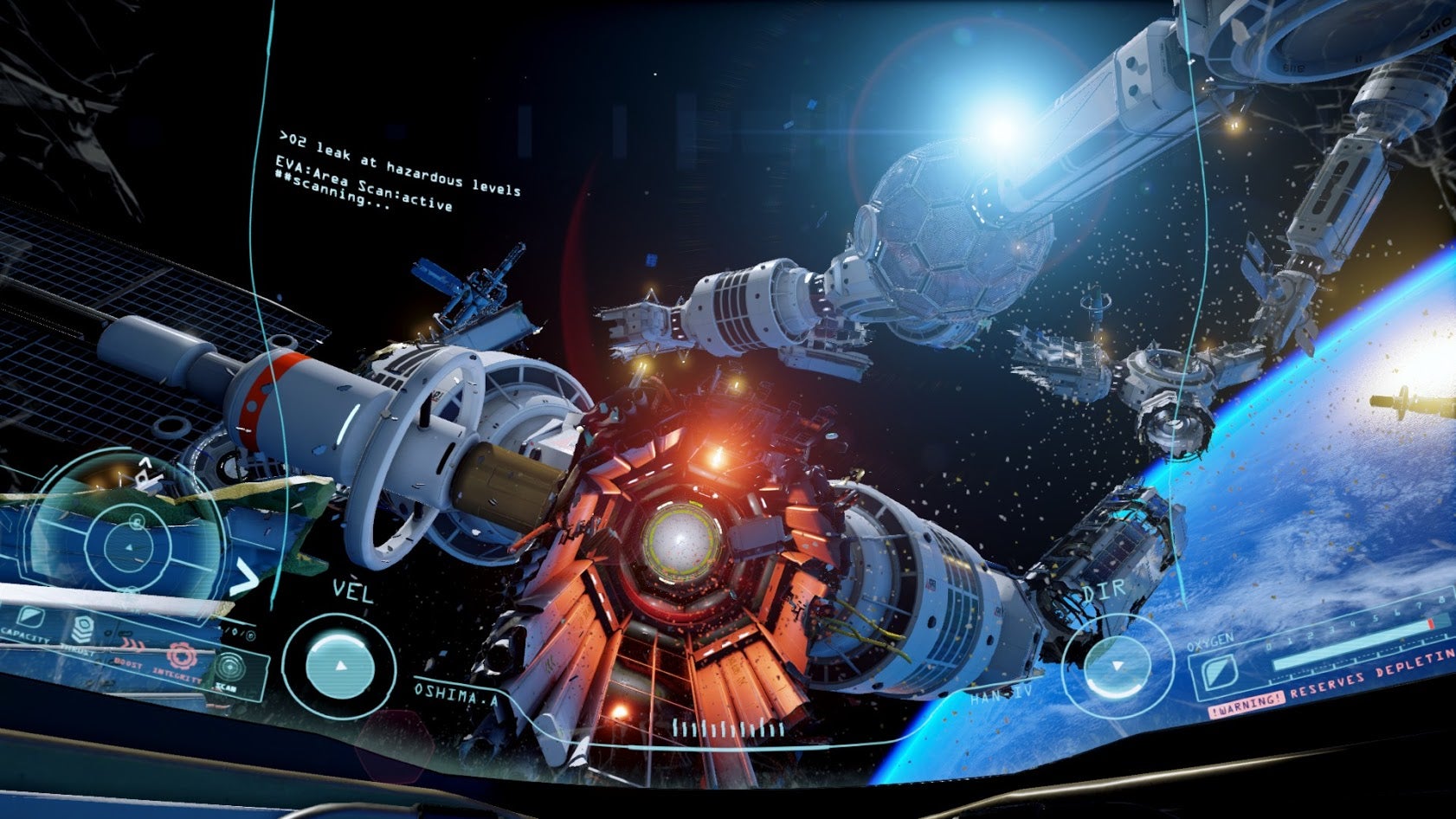Select the CAPACITY fuel-cell icon

[x=29, y=618]
